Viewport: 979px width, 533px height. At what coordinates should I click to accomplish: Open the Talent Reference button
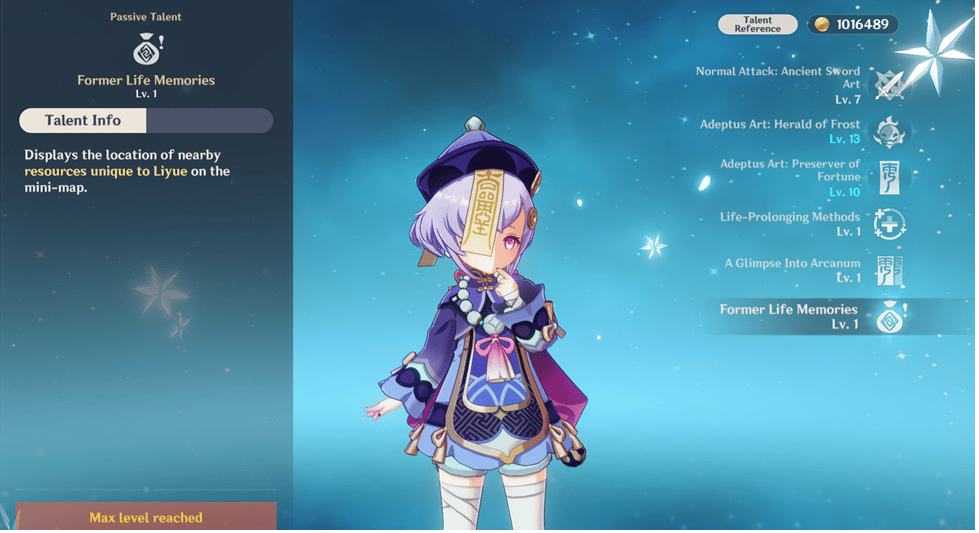pos(757,25)
